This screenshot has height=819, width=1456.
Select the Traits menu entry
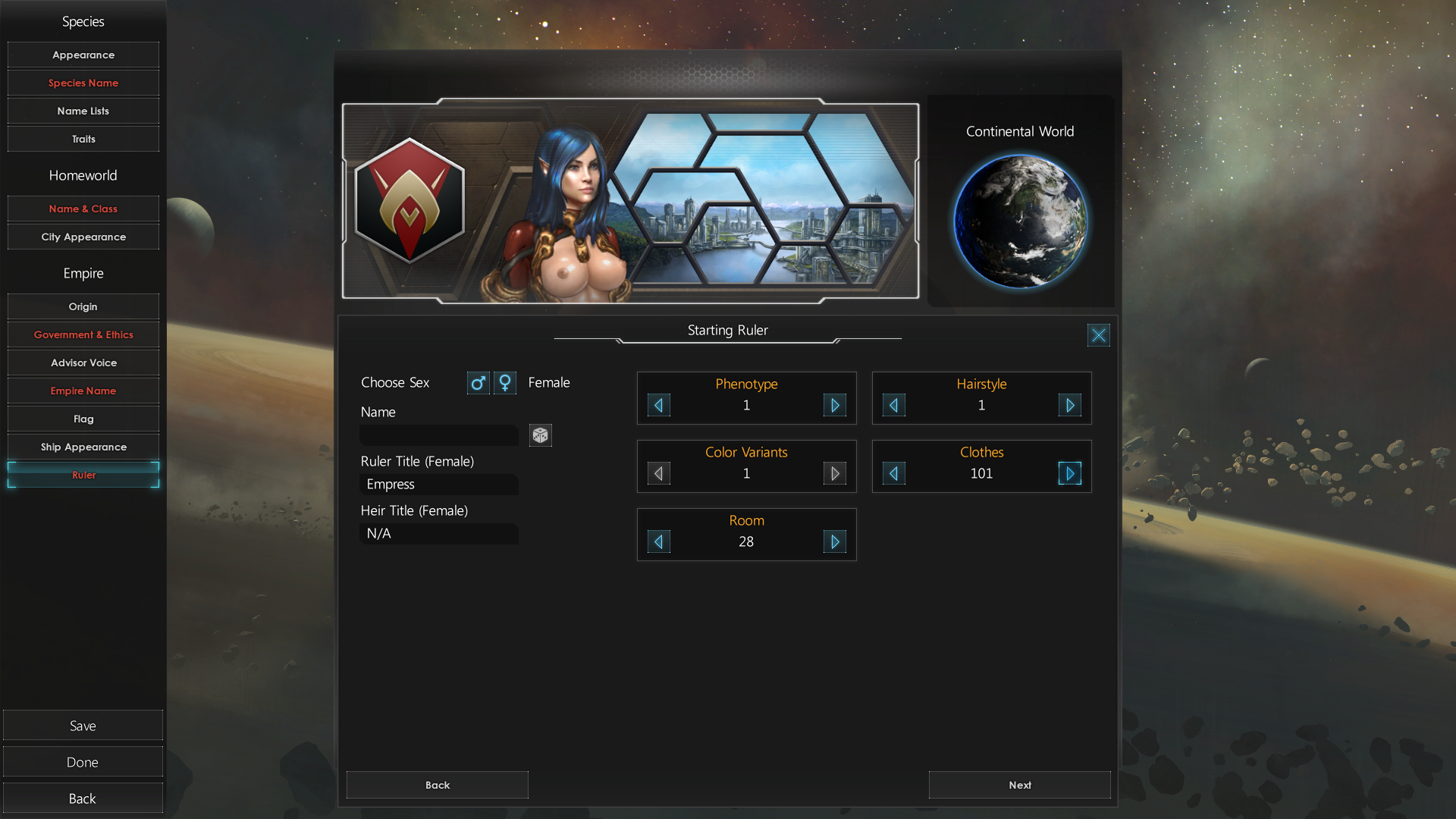(x=83, y=139)
